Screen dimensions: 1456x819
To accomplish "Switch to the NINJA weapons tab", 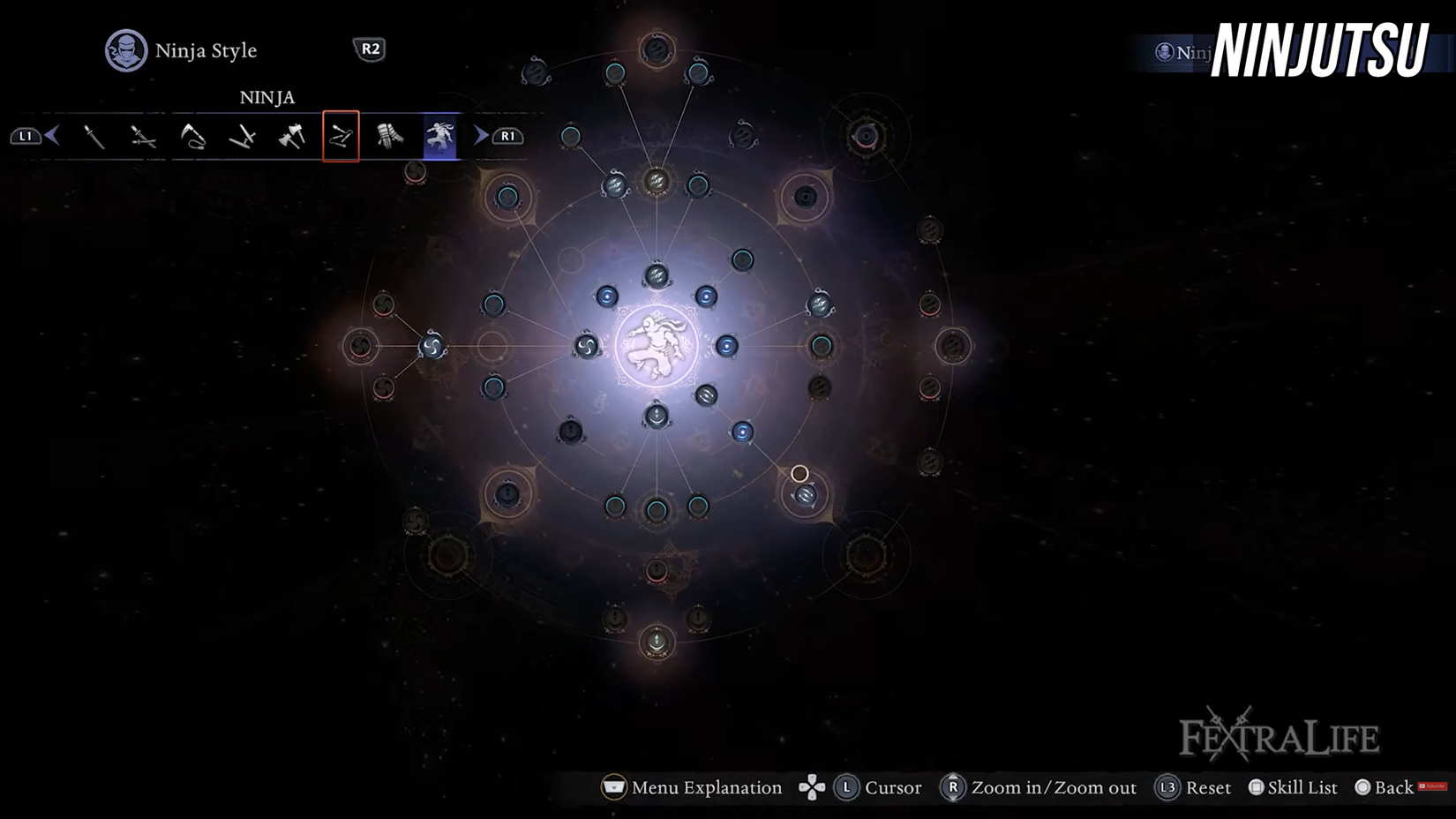I will [267, 97].
